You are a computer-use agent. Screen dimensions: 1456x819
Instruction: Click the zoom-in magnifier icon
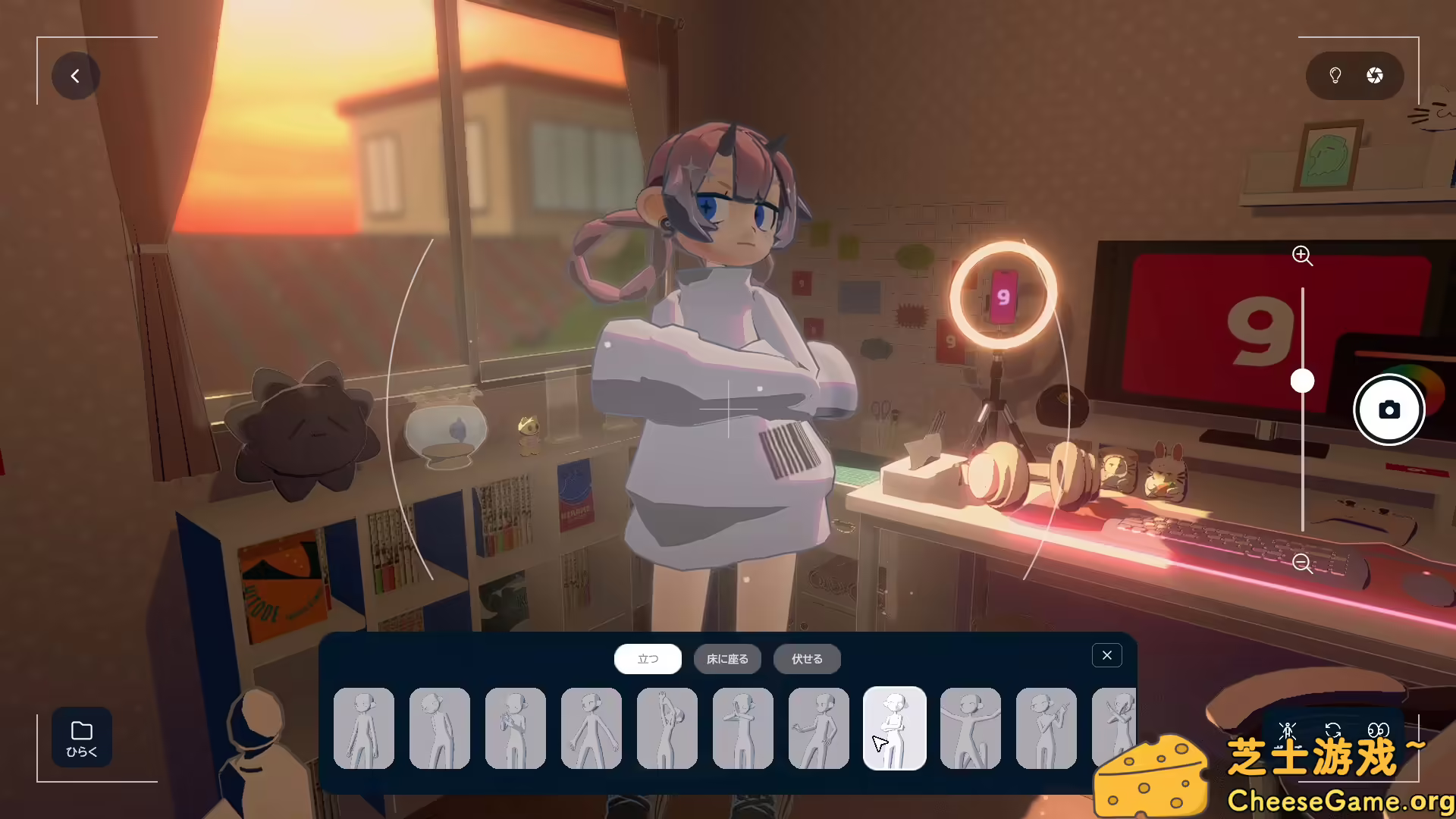click(1303, 256)
